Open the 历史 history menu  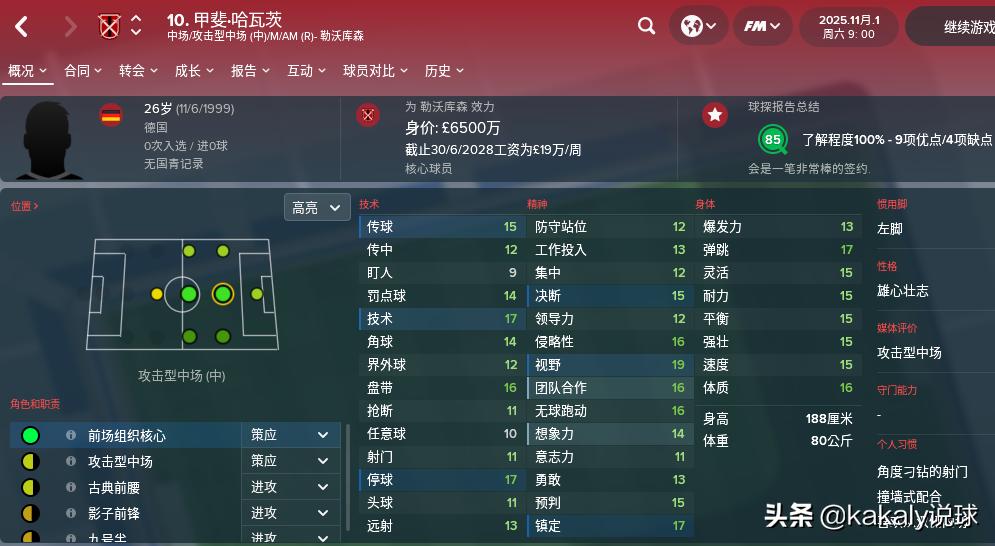(x=444, y=71)
